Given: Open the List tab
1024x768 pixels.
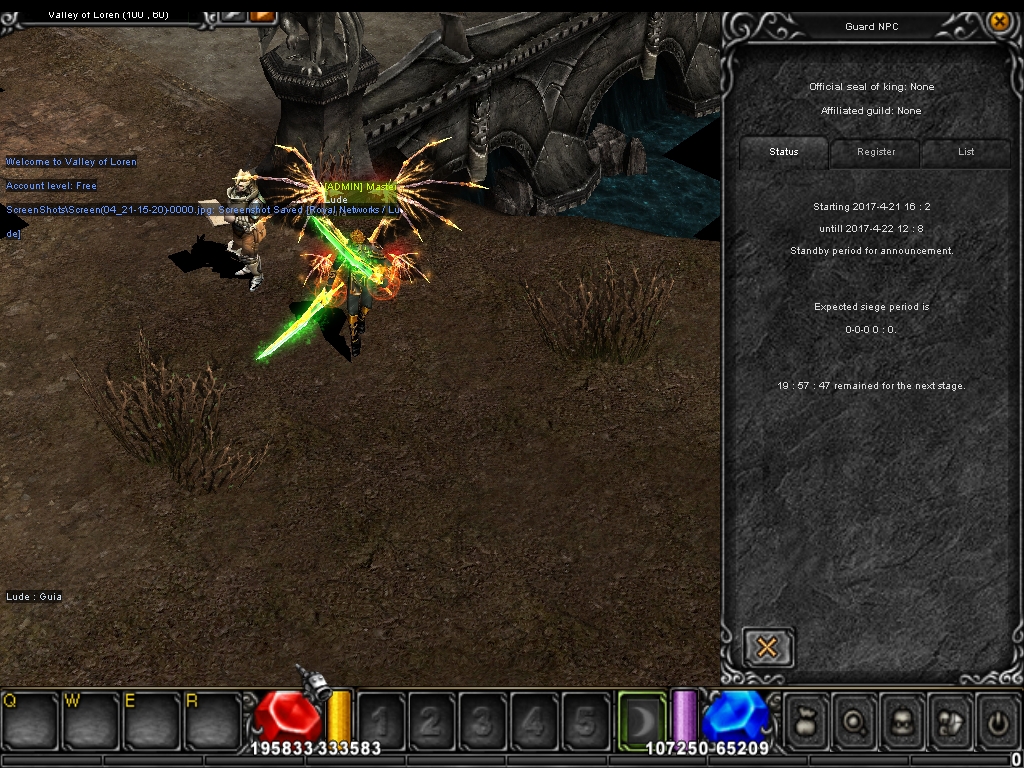Looking at the screenshot, I should (x=966, y=152).
